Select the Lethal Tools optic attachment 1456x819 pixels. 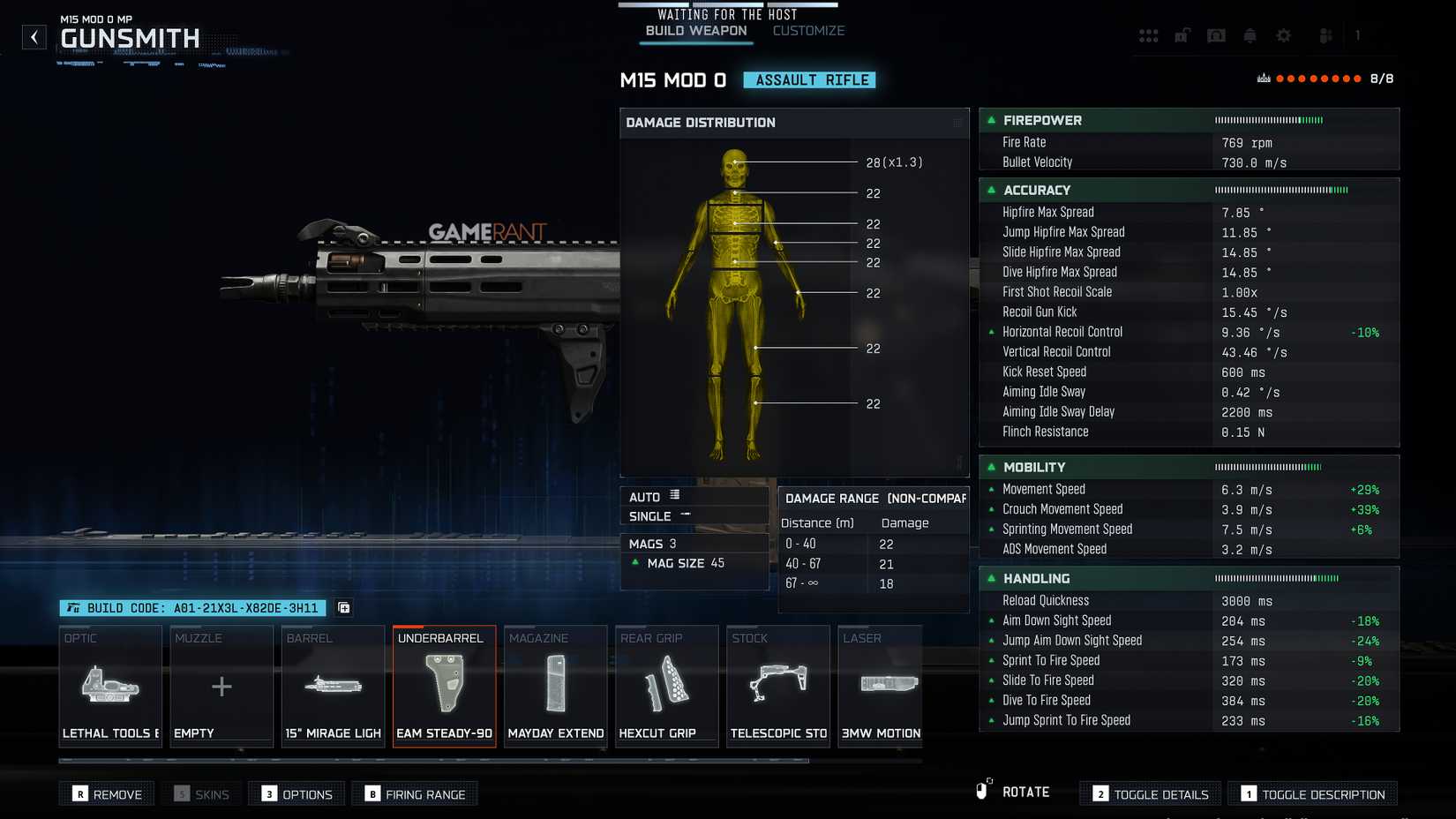(109, 687)
